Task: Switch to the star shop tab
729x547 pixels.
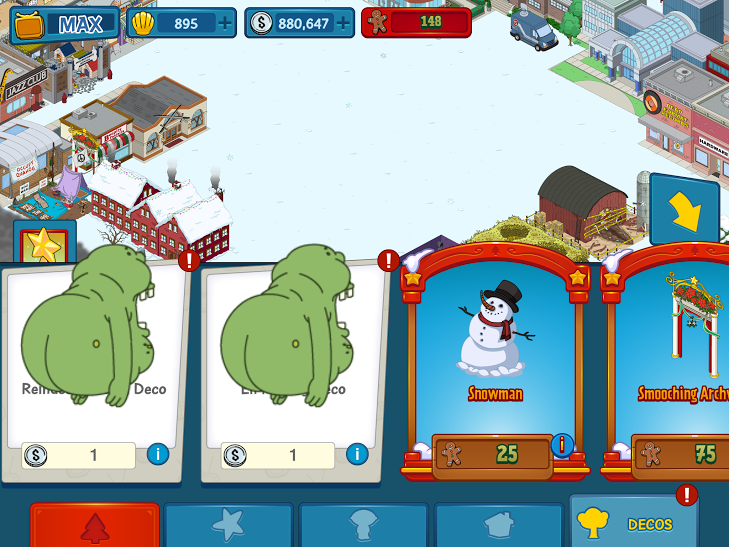Action: click(228, 525)
